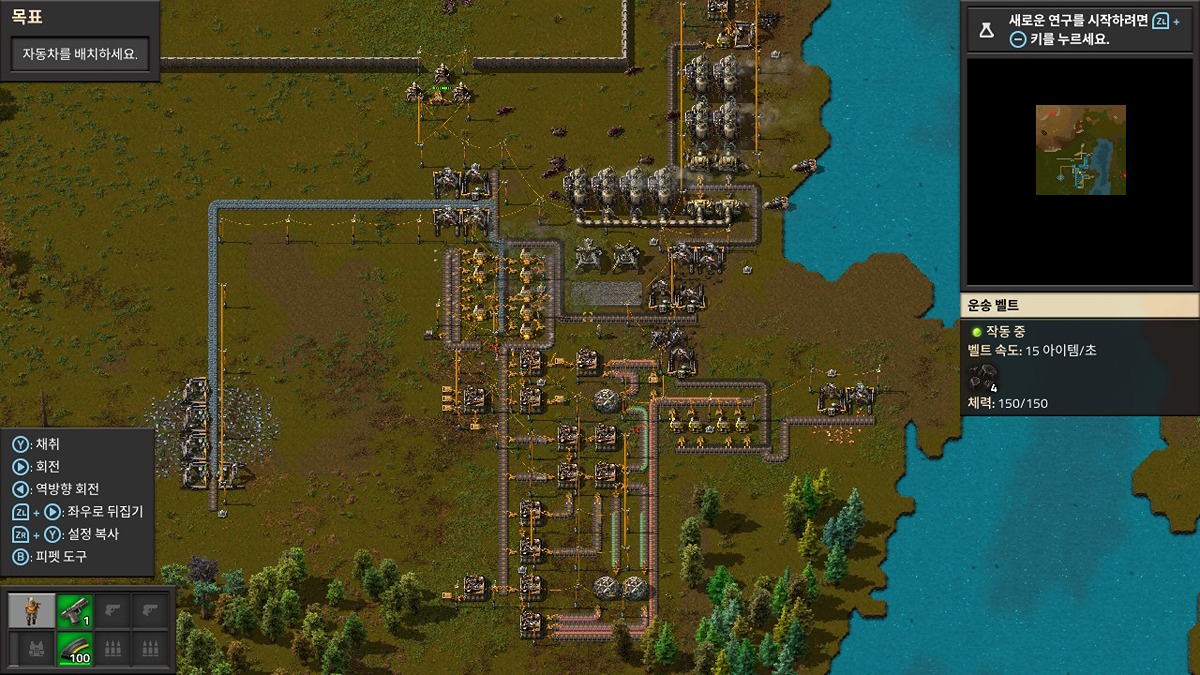Open research via the flask icon
The image size is (1200, 675).
point(987,30)
